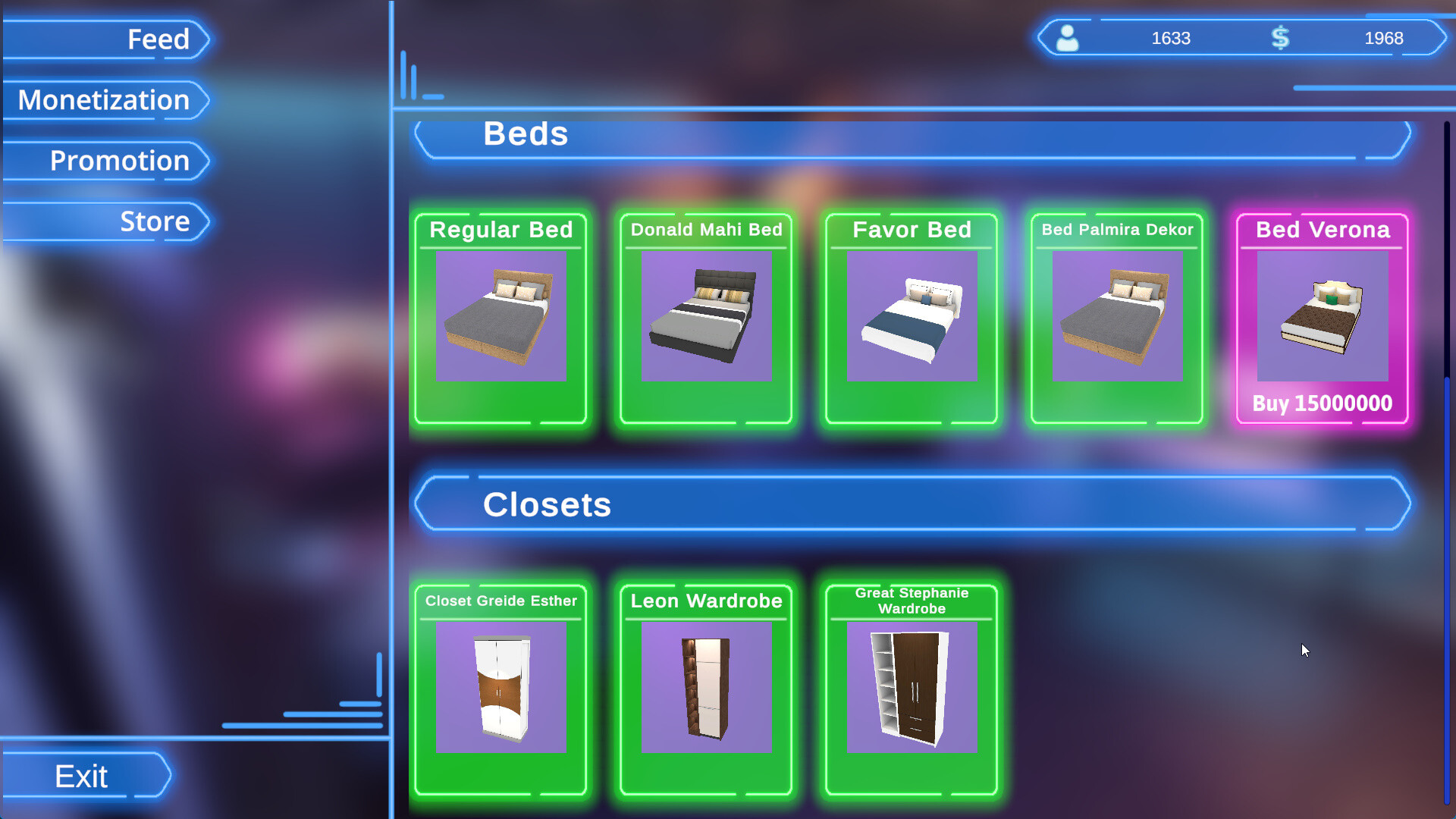Viewport: 1456px width, 819px height.
Task: Open the Monetization section
Action: coord(104,99)
